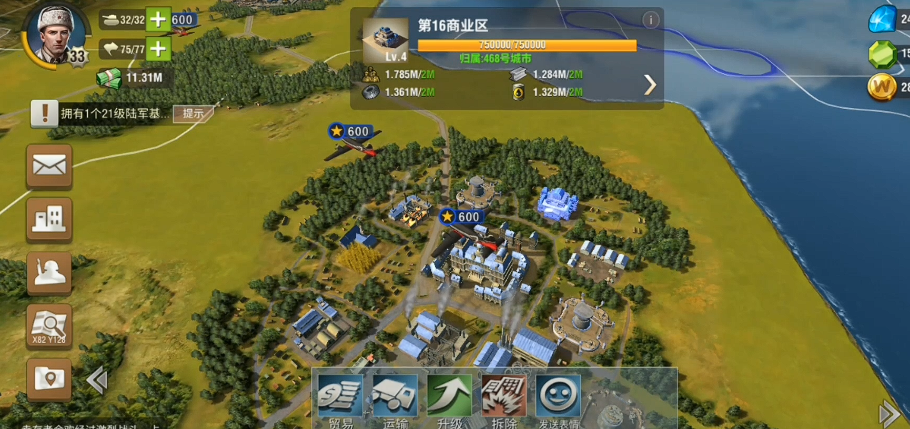Click the cash money 11.31M resource icon
The height and width of the screenshot is (429, 910).
(x=108, y=77)
